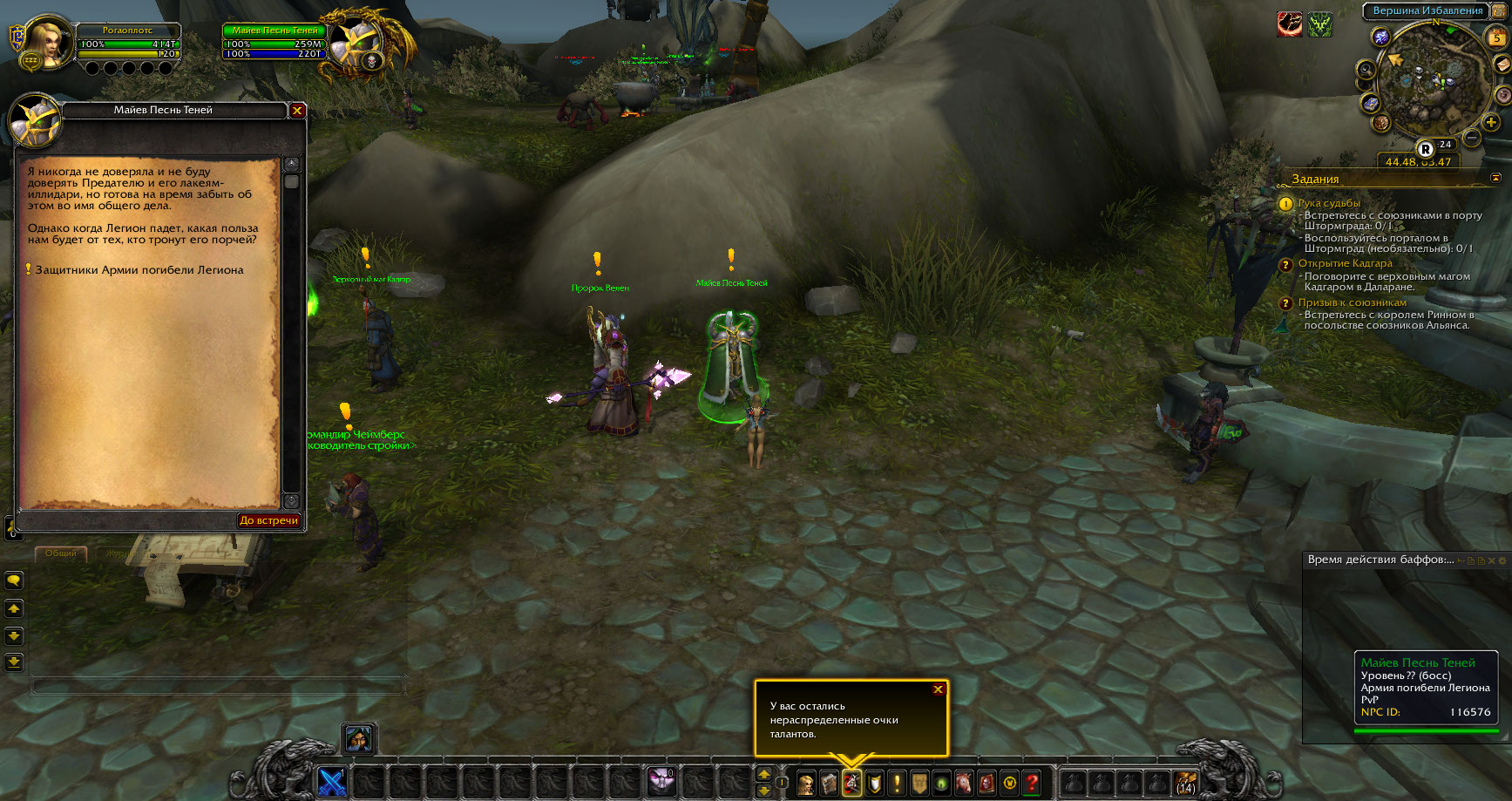1512x801 pixels.
Task: Open the calendar button showing 5
Action: 1496,37
